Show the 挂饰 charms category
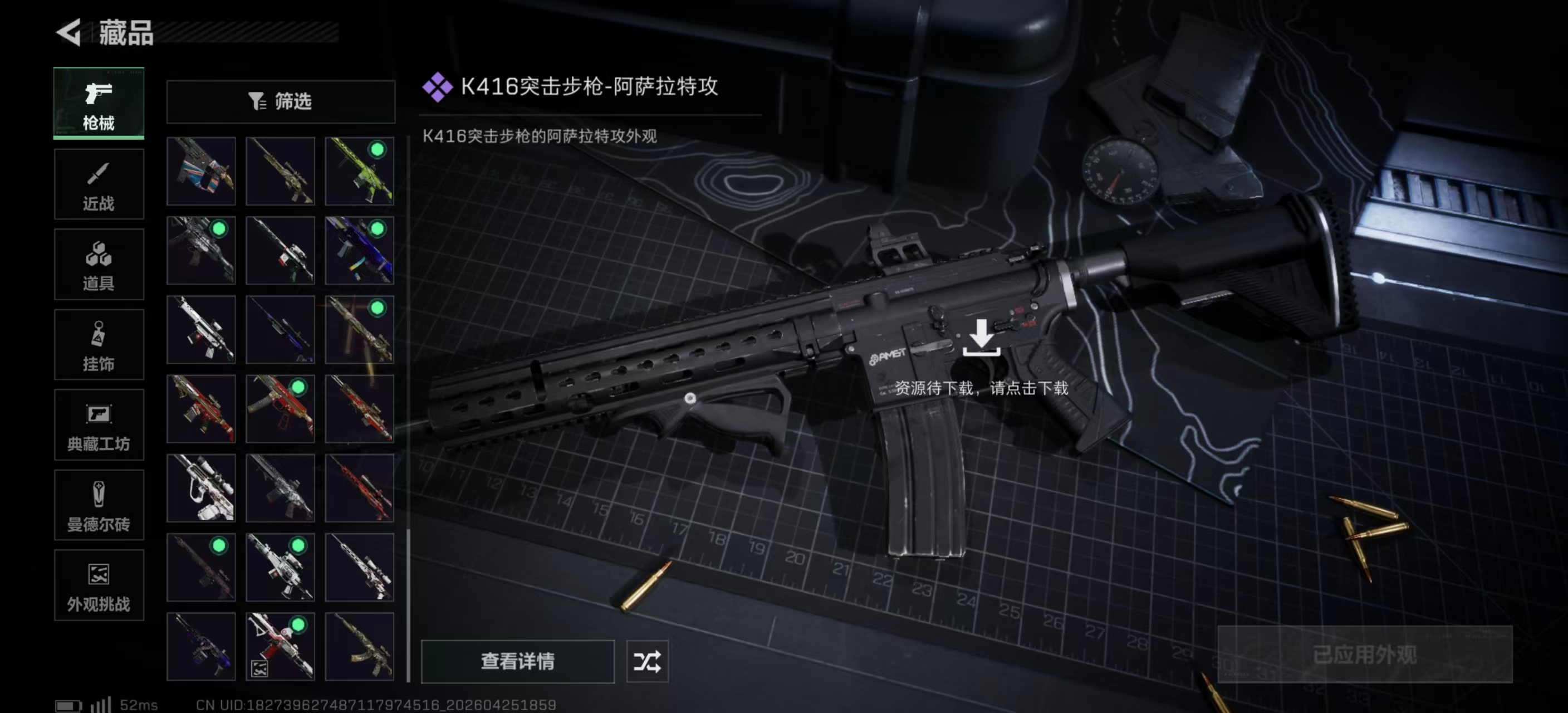This screenshot has width=1568, height=713. tap(99, 345)
